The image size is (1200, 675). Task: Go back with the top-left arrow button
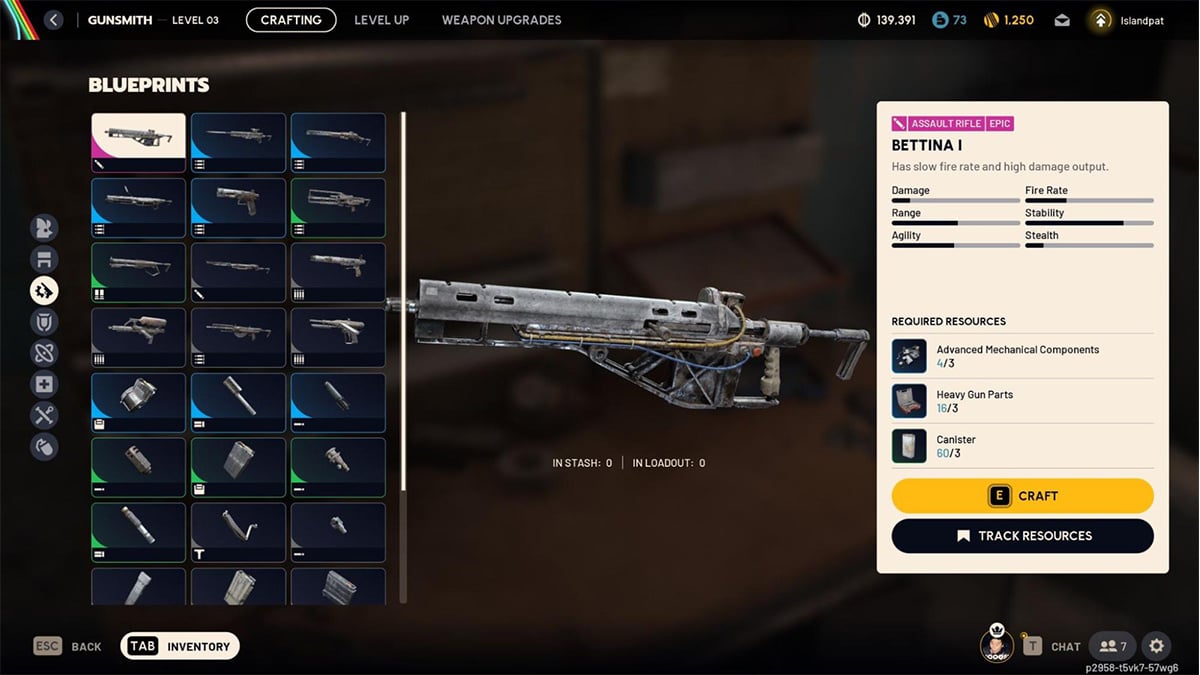coord(54,20)
